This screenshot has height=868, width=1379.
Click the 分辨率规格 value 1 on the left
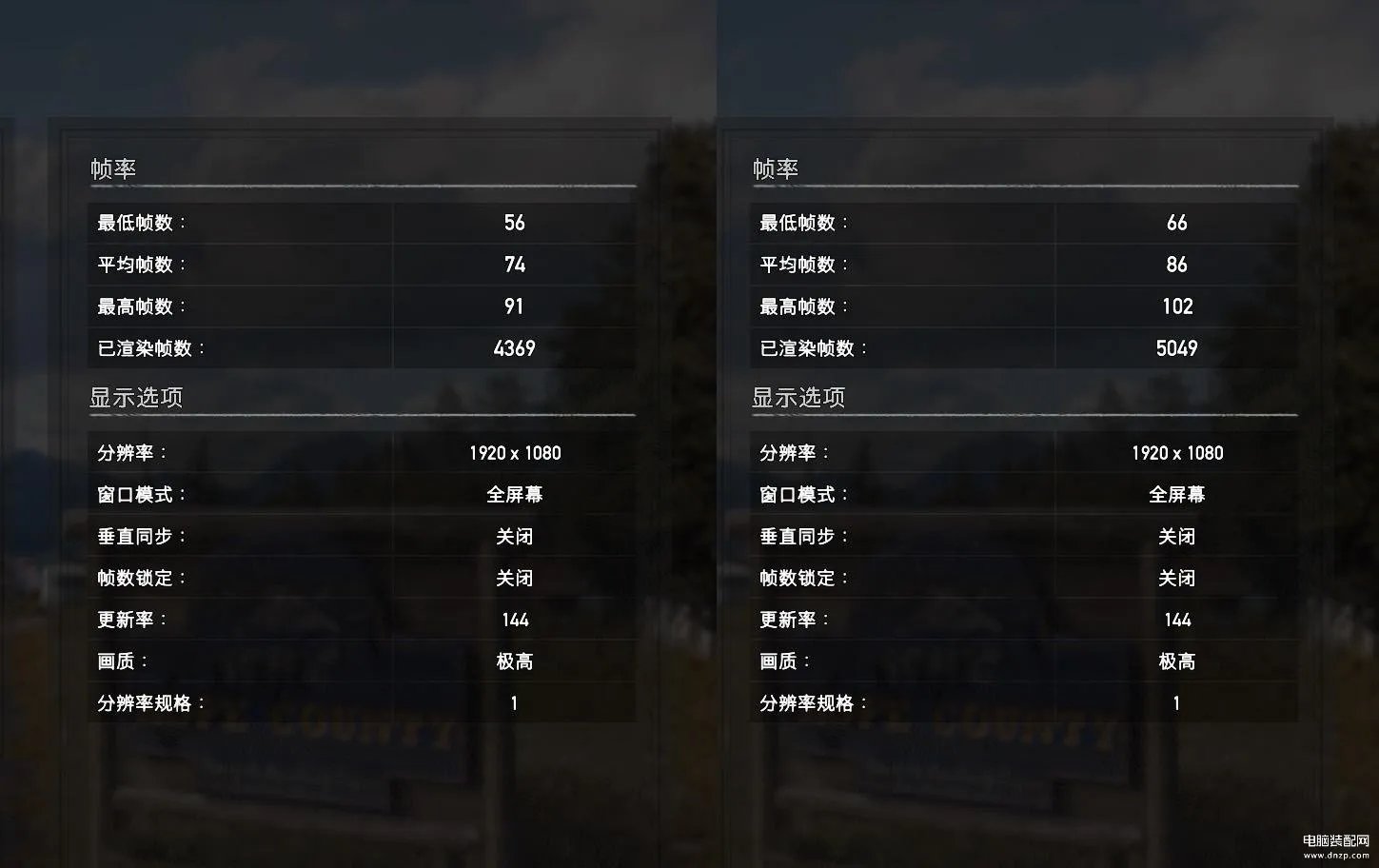click(514, 702)
